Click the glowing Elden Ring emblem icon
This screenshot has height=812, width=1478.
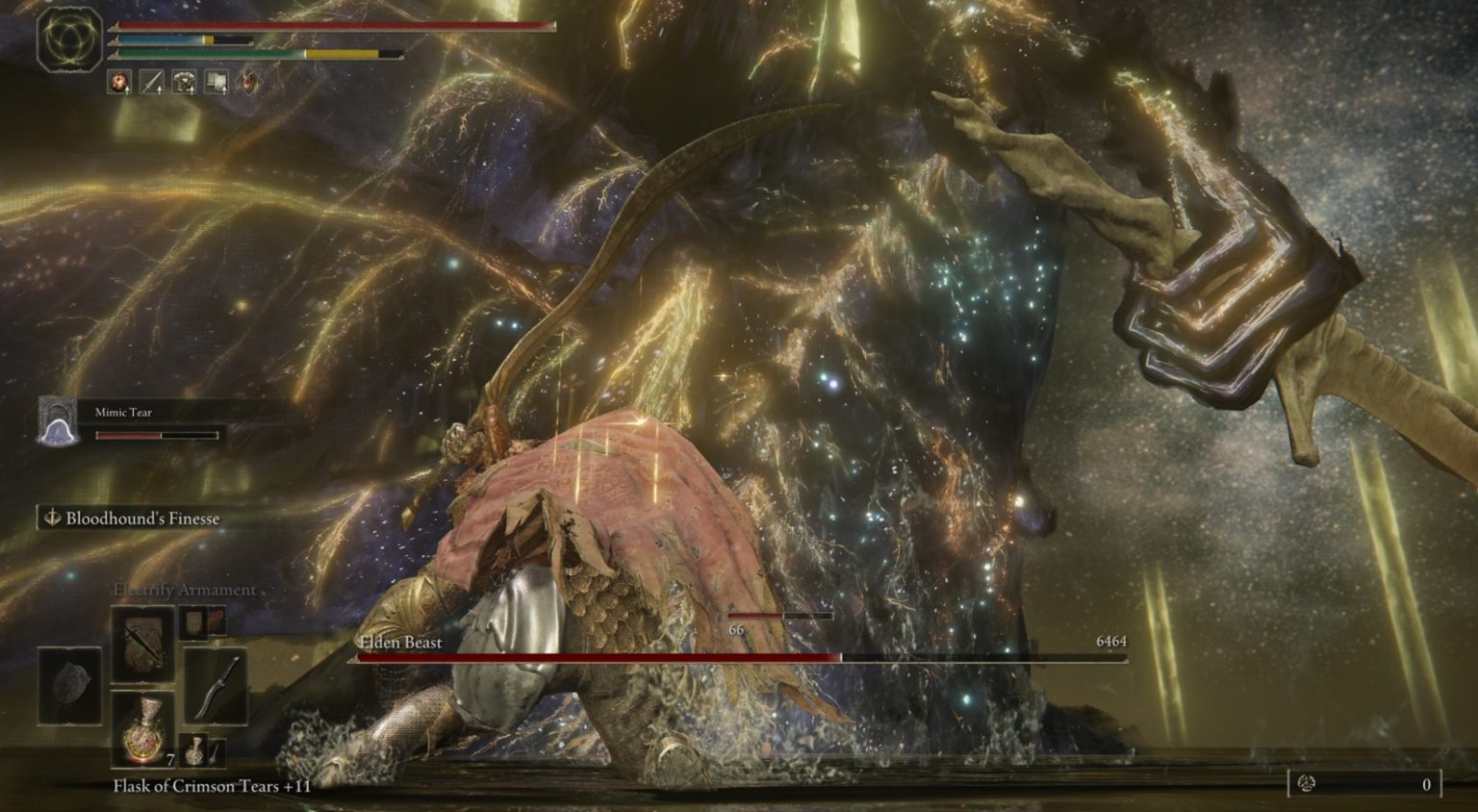(69, 40)
